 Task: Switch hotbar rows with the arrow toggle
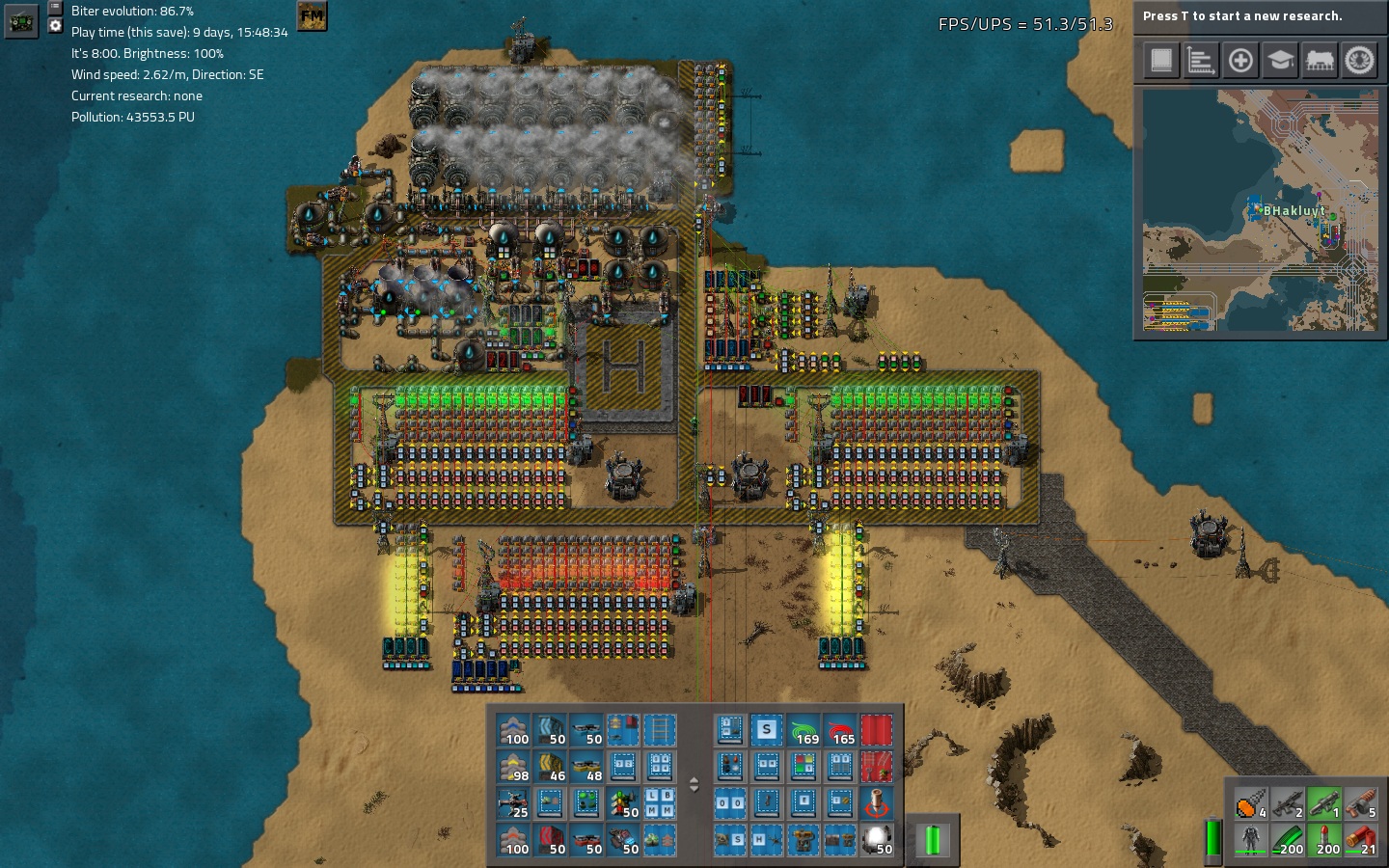pyautogui.click(x=694, y=785)
